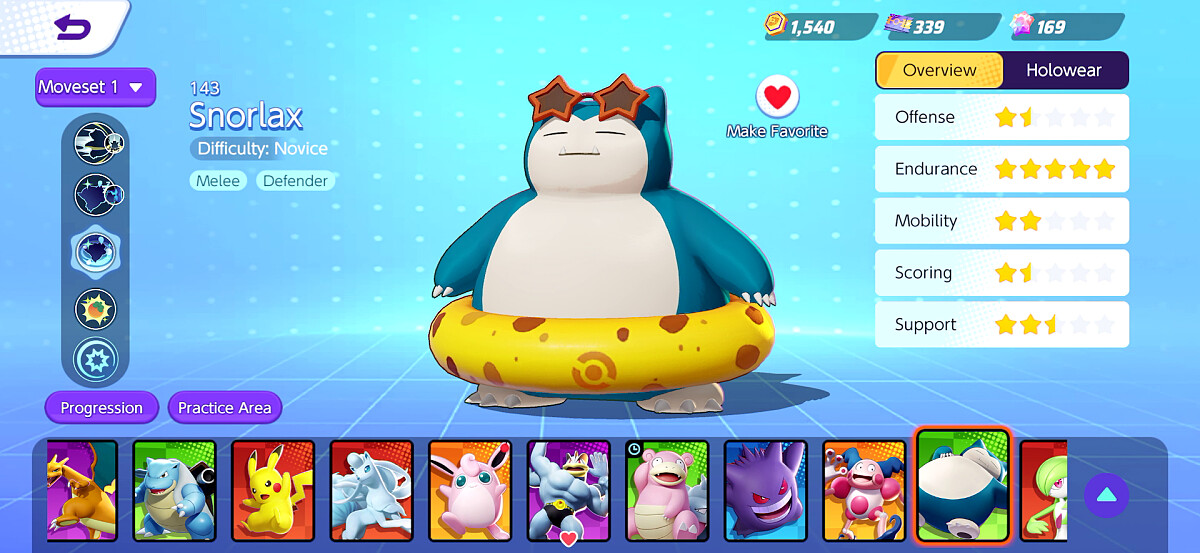Select the Charizard roster tile

(x=82, y=490)
